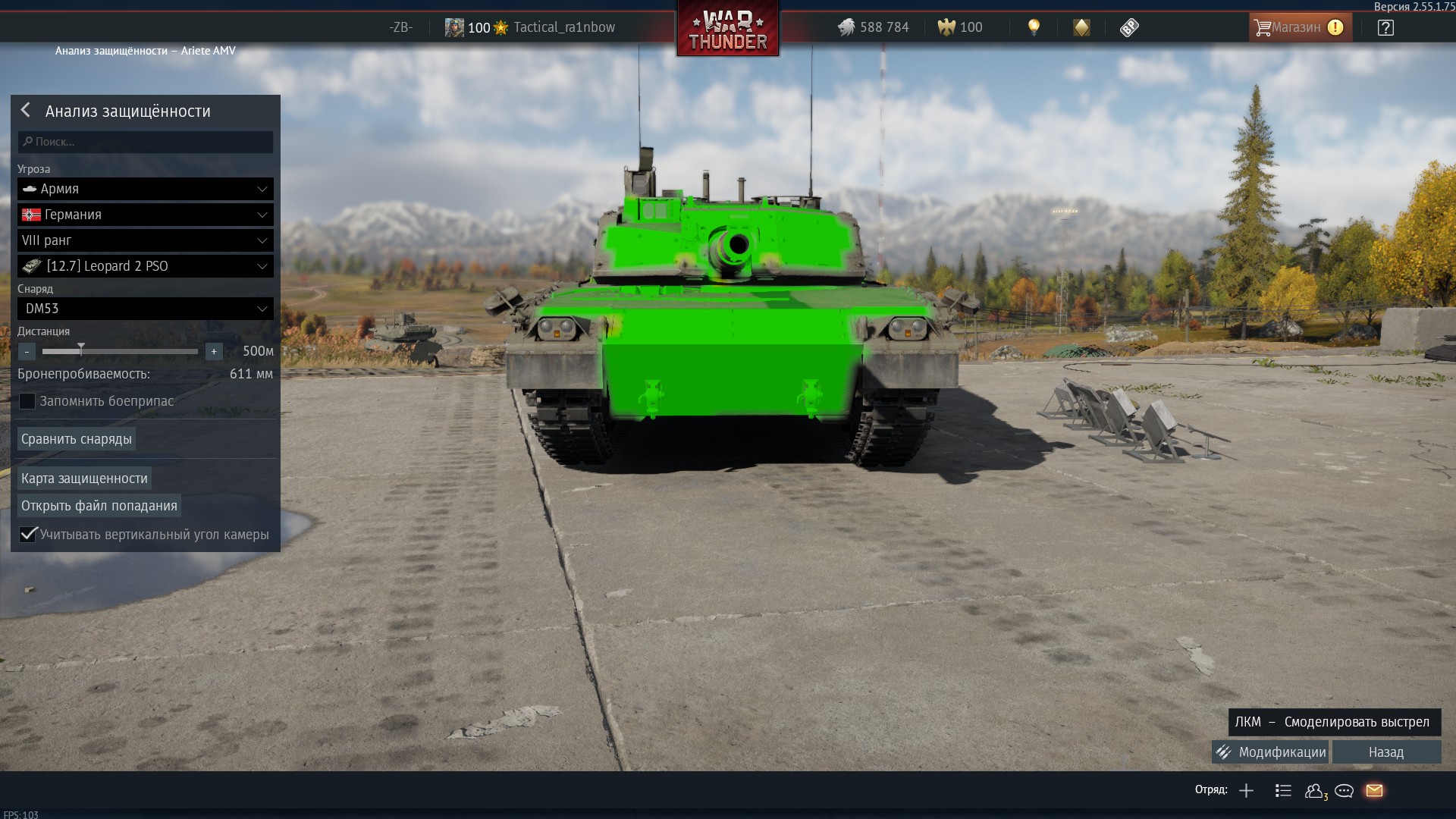Viewport: 1456px width, 819px height.
Task: Open the Модификации menu
Action: [x=1271, y=752]
